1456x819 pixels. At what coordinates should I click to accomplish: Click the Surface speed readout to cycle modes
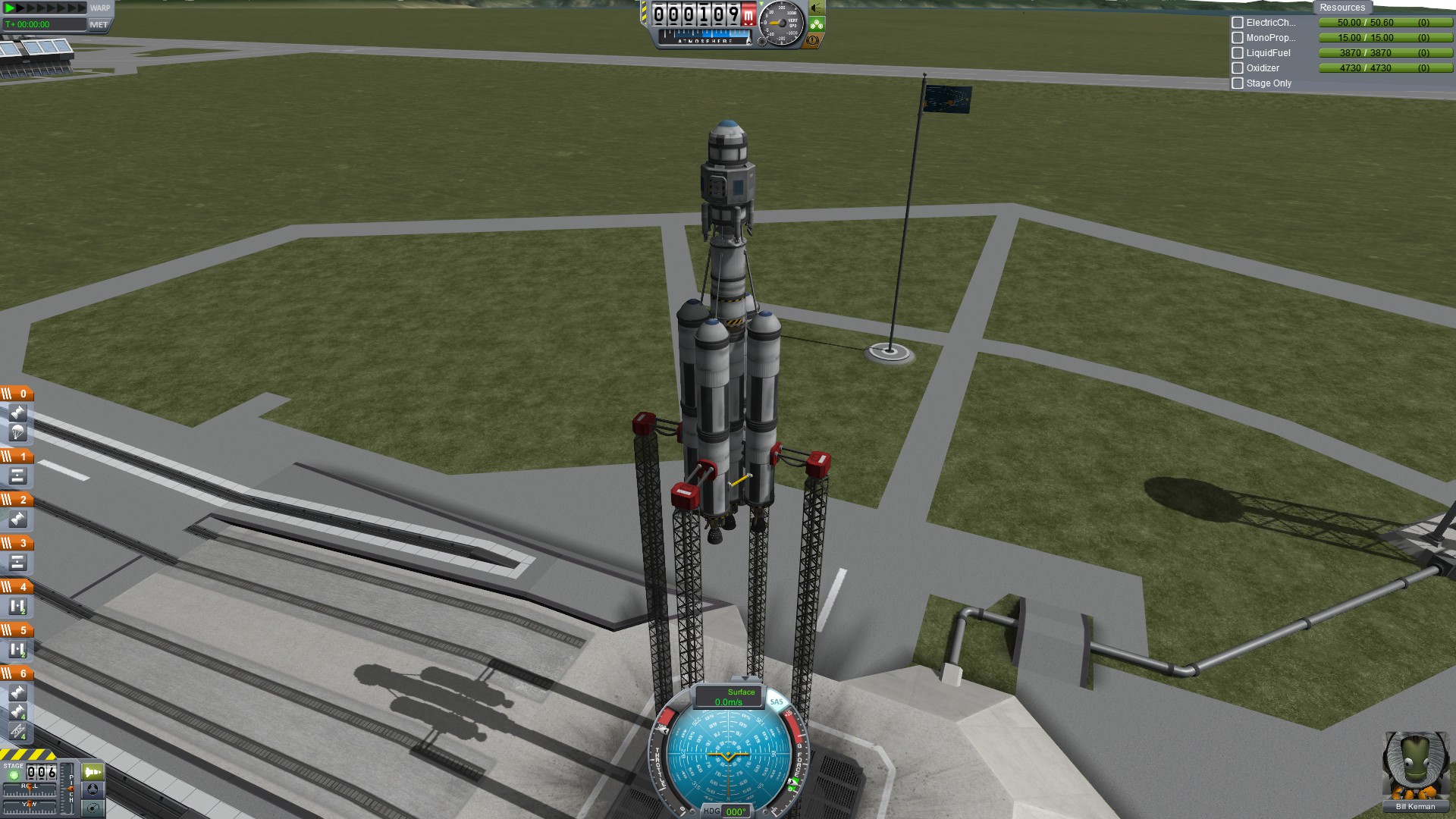click(x=728, y=697)
